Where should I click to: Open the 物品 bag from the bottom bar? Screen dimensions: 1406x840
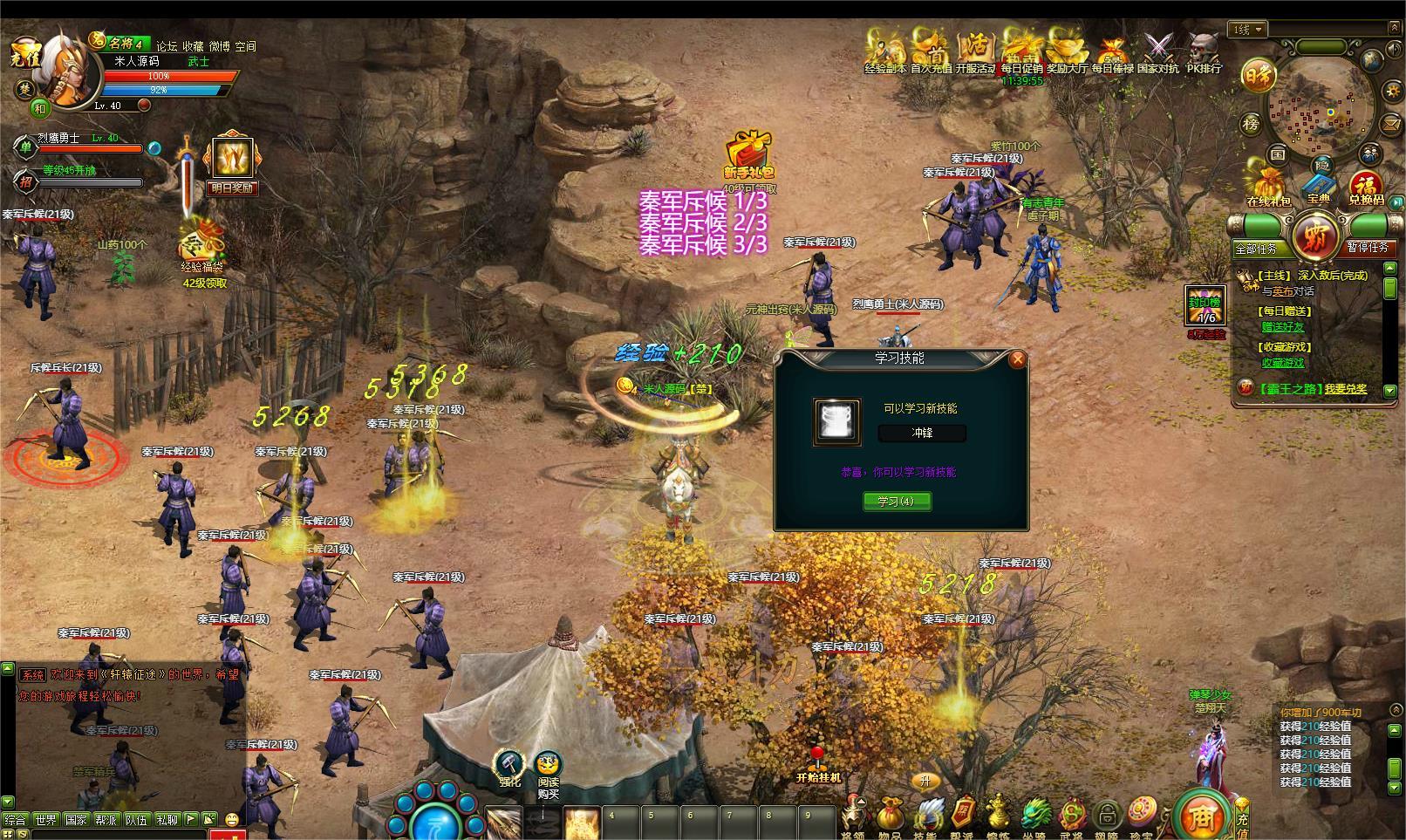pos(891,816)
